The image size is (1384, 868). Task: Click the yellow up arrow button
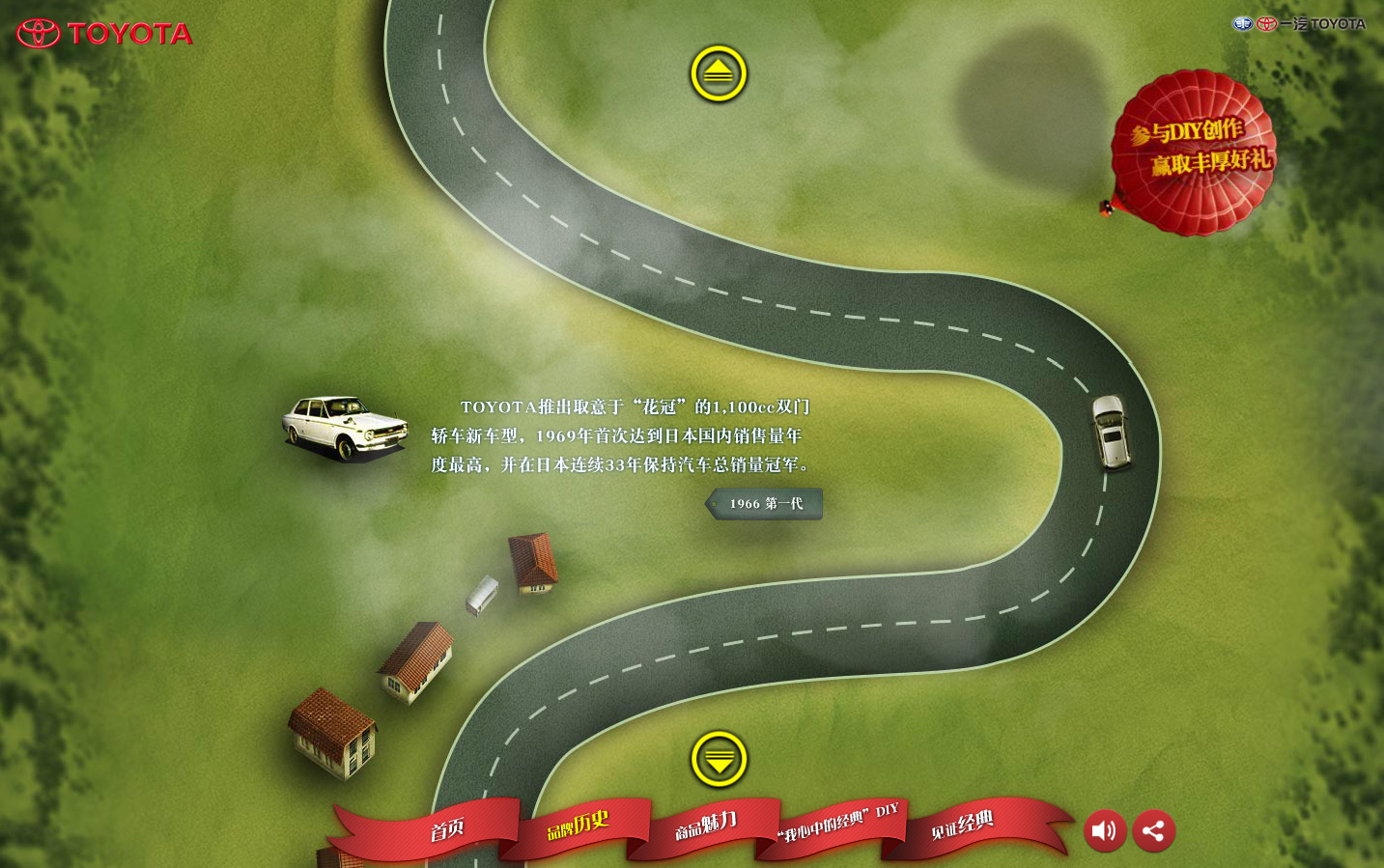(x=719, y=73)
